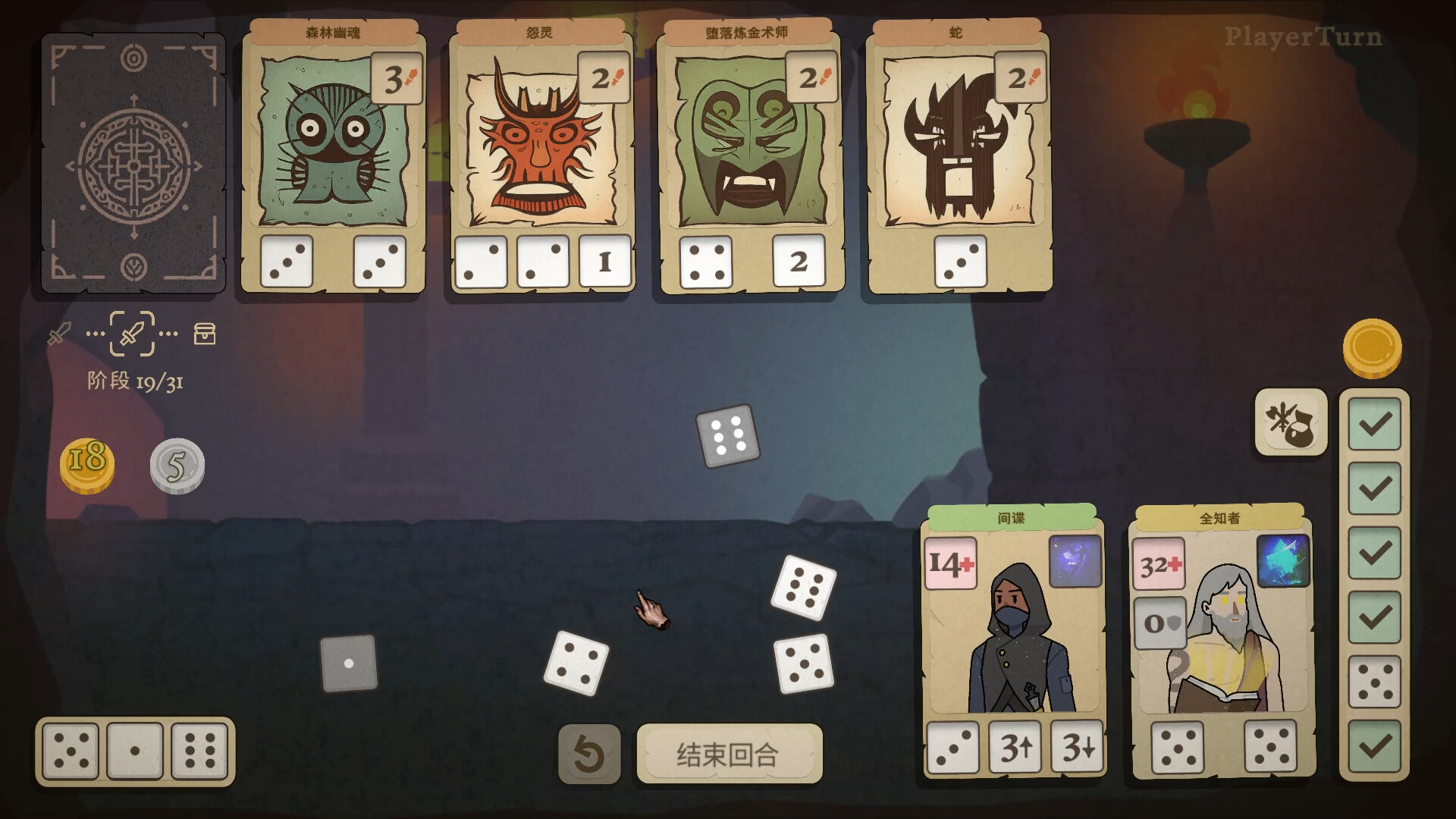The image size is (1456, 819).
Task: Open the deck by clicking the card back
Action: coord(131,162)
